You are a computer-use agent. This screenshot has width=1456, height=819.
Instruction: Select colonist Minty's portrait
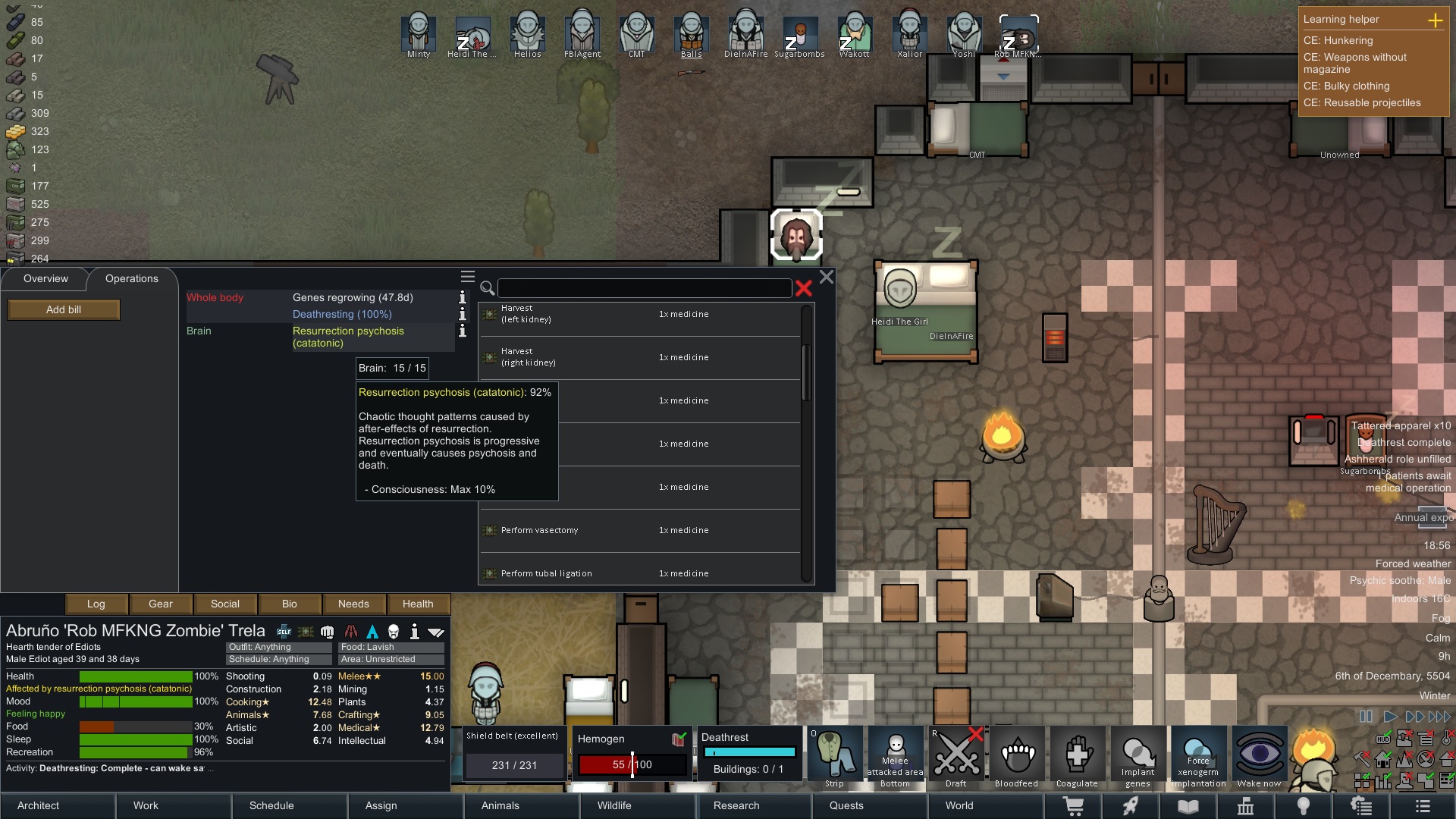click(x=419, y=35)
